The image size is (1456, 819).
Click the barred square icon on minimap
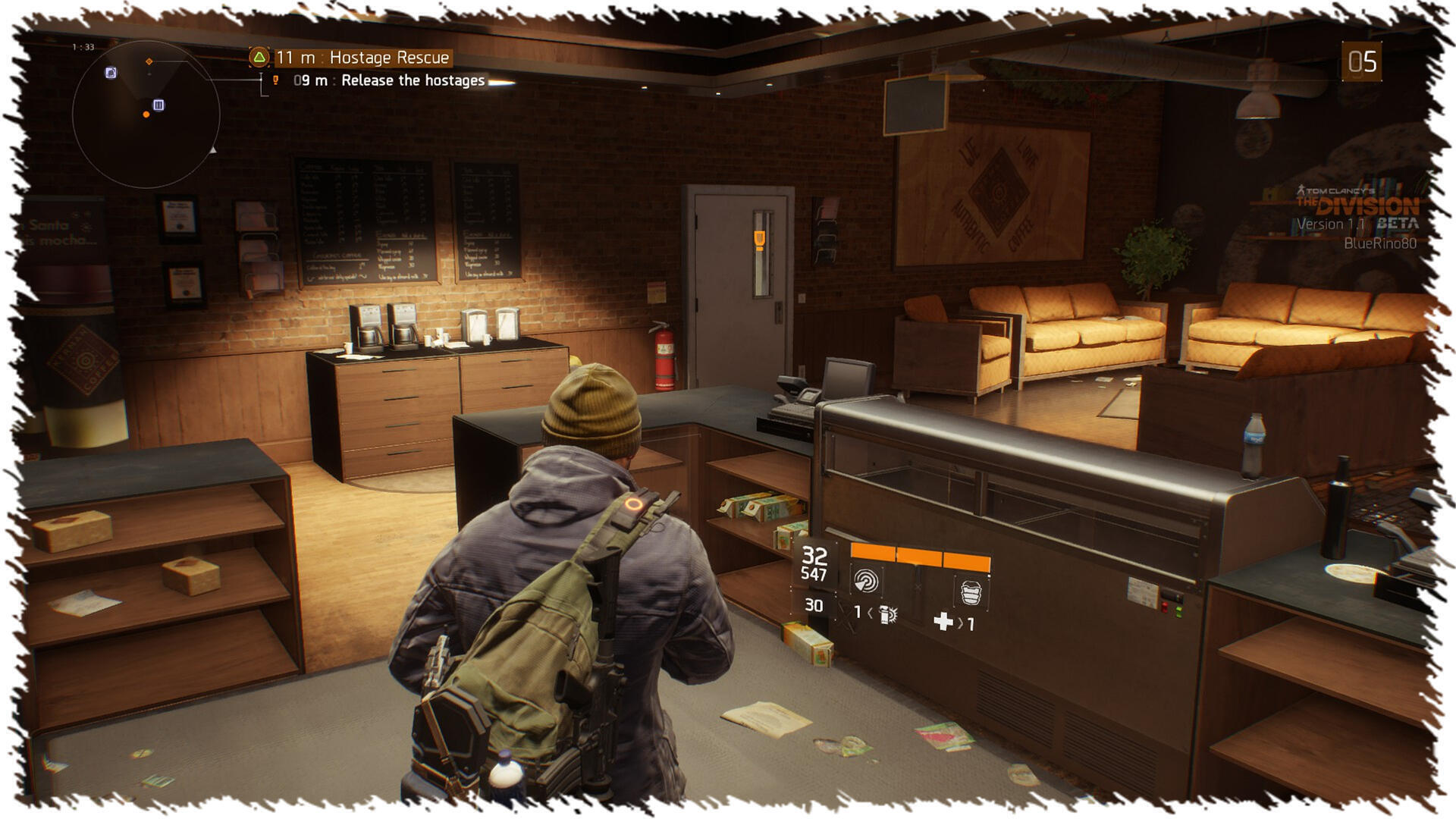point(158,105)
